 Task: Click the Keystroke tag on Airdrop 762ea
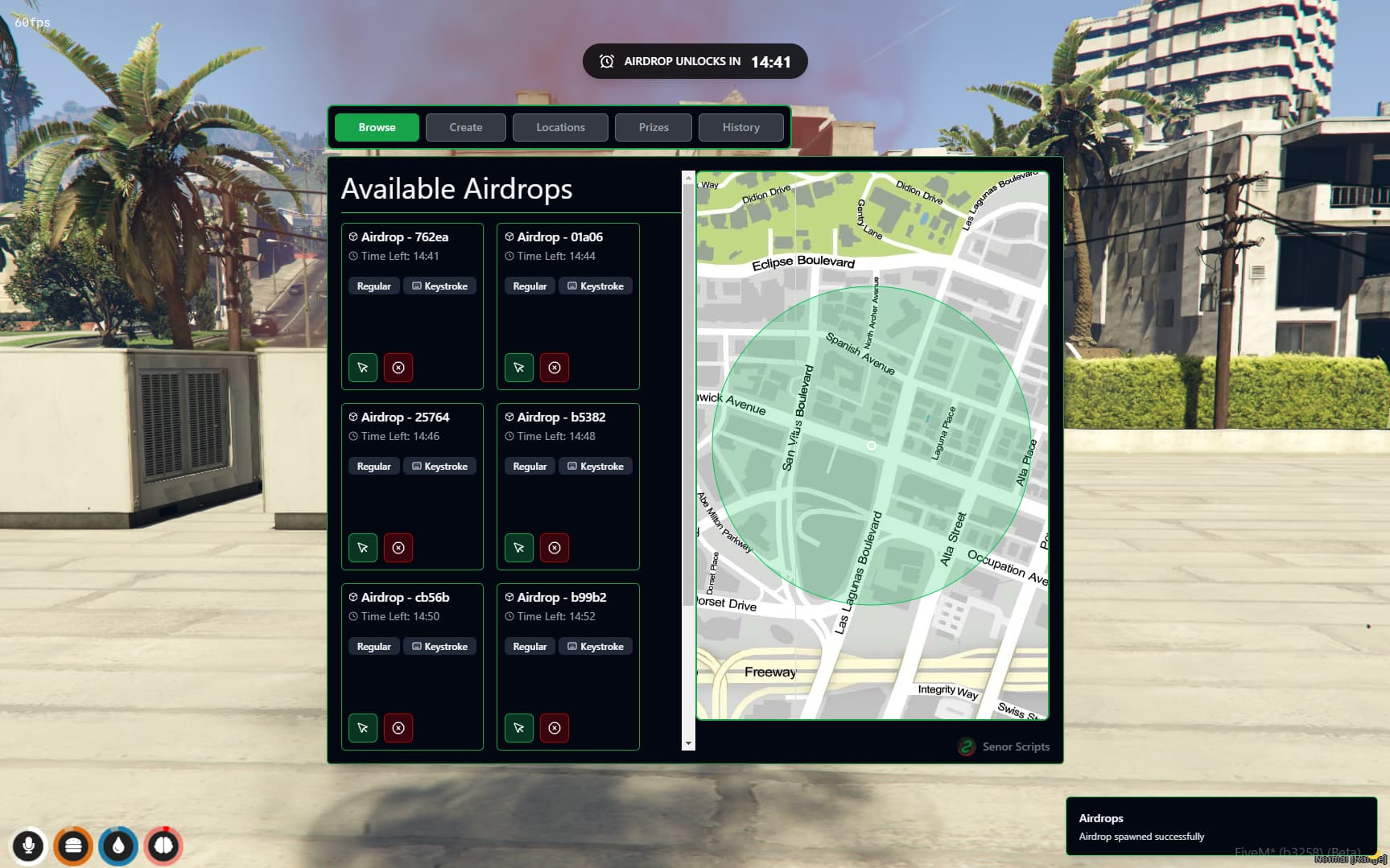[439, 286]
